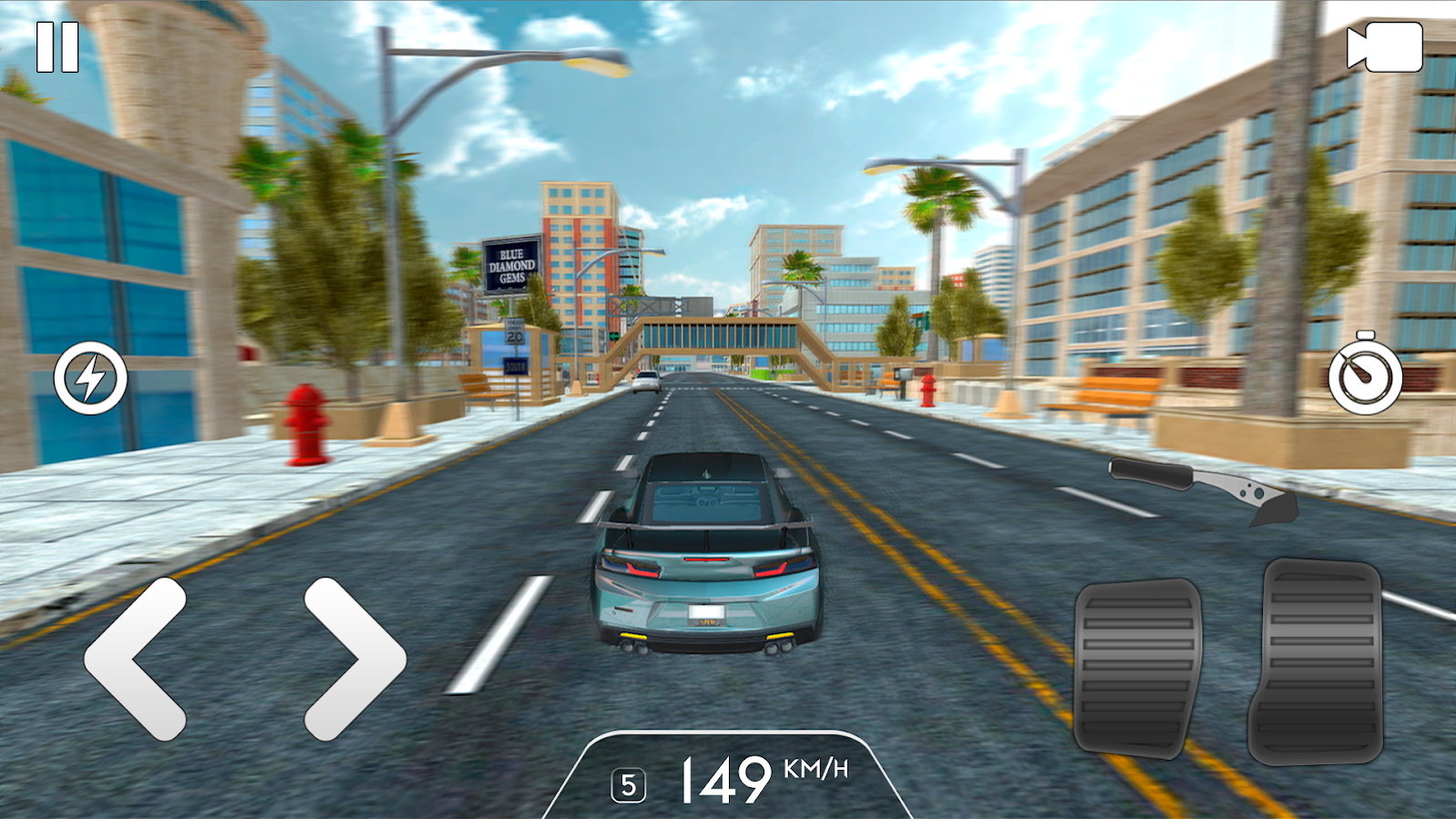
Task: Switch the camera view
Action: click(x=1384, y=47)
